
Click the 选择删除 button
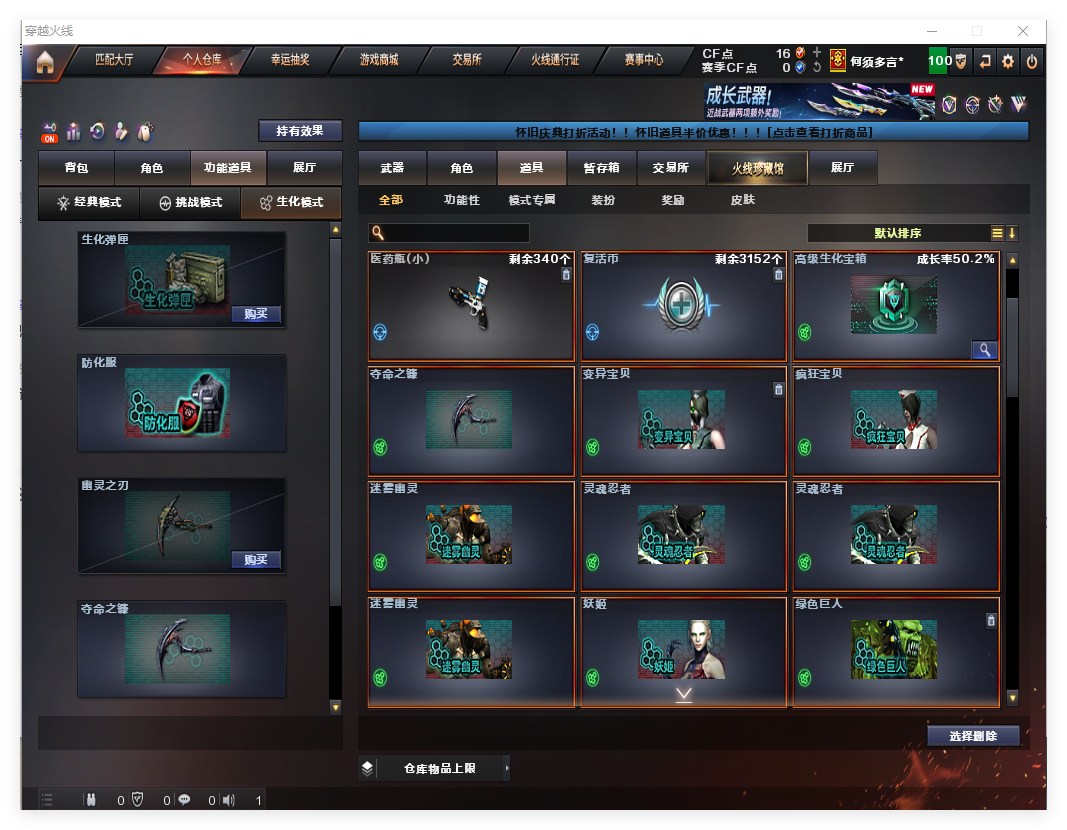(973, 736)
